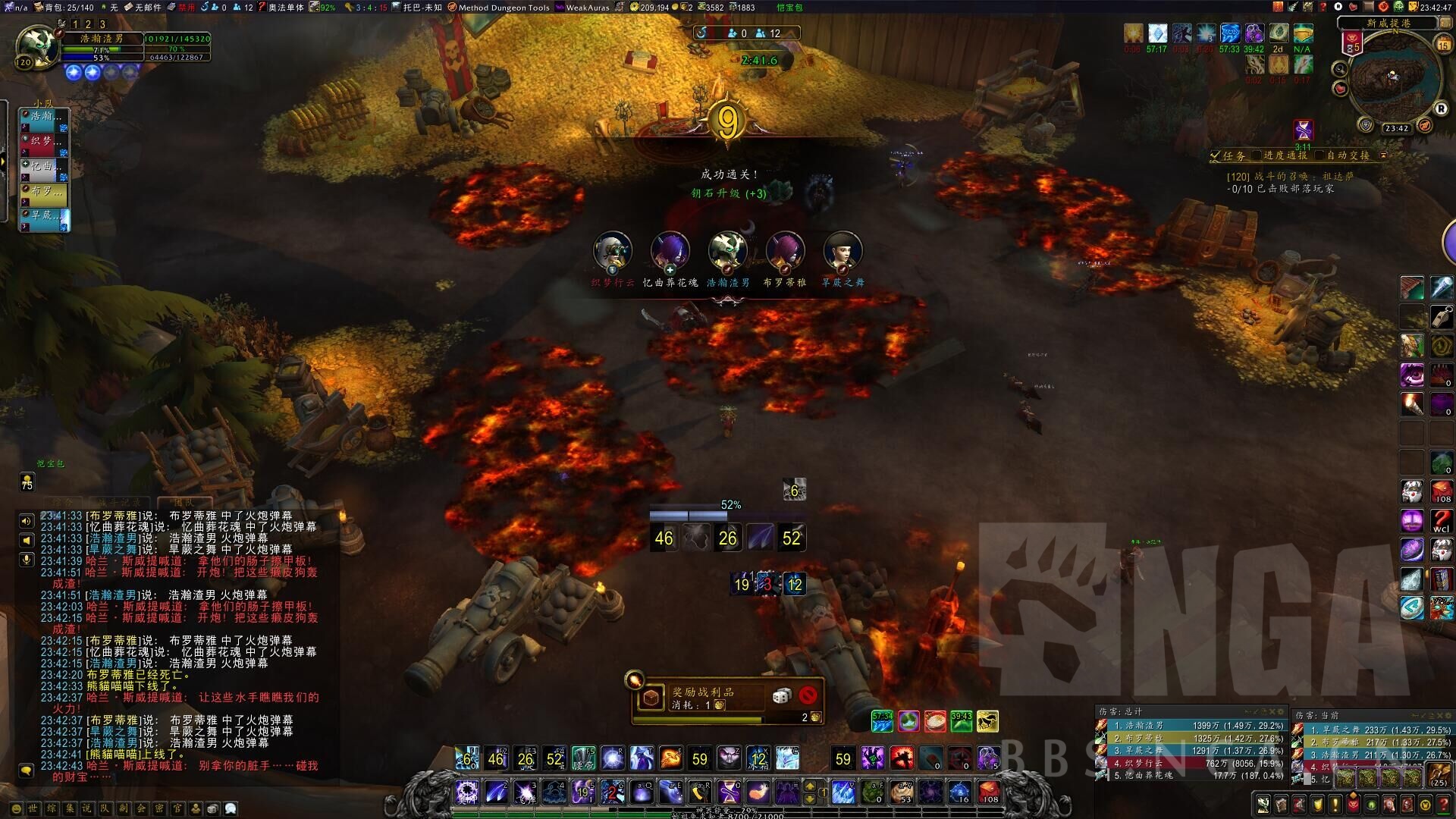Enable the 自动交接 auto turn-in checkbox
This screenshot has width=1456, height=819.
(x=1320, y=155)
